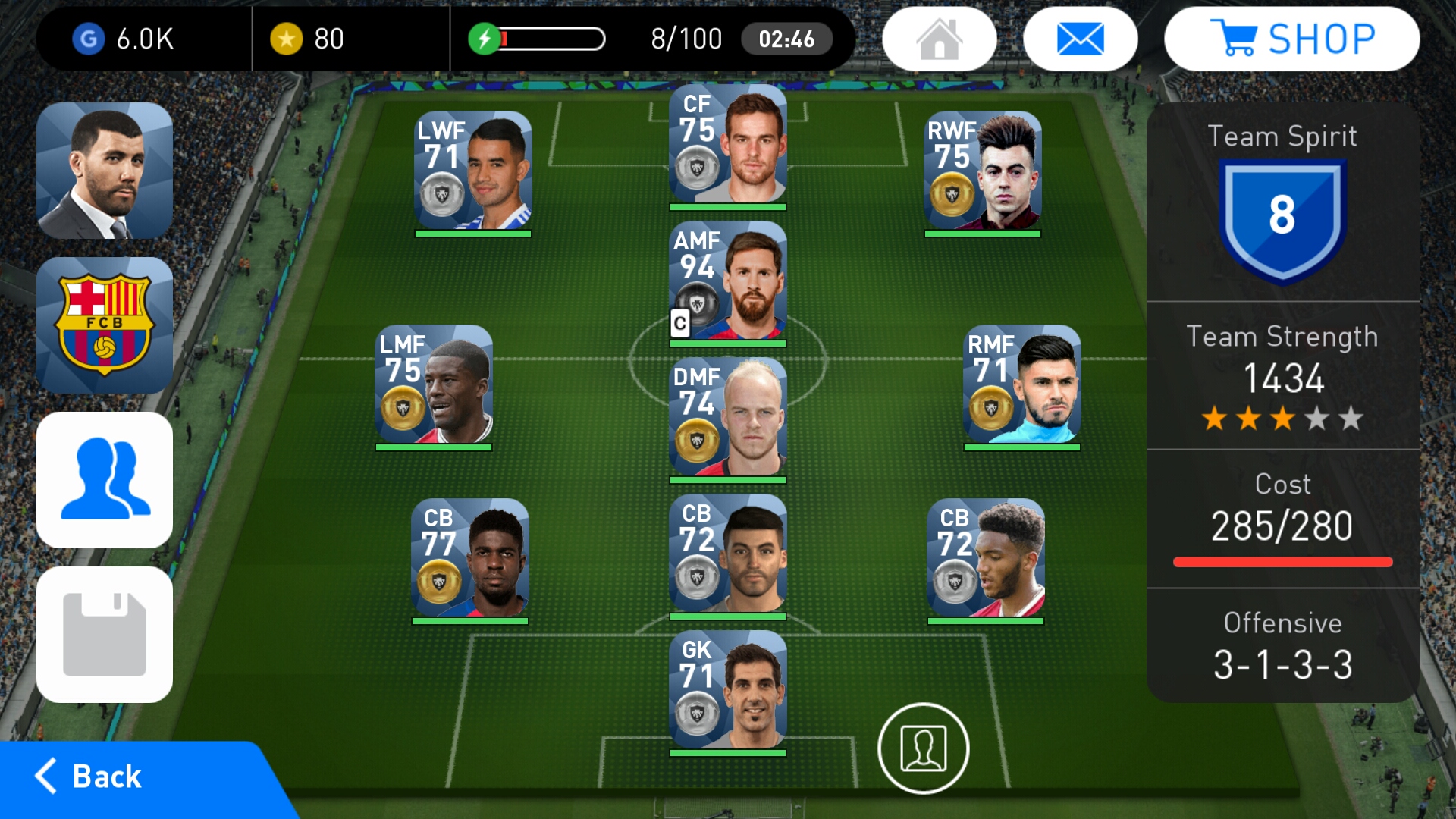Open the player management panel icon
The width and height of the screenshot is (1456, 819).
pyautogui.click(x=105, y=479)
